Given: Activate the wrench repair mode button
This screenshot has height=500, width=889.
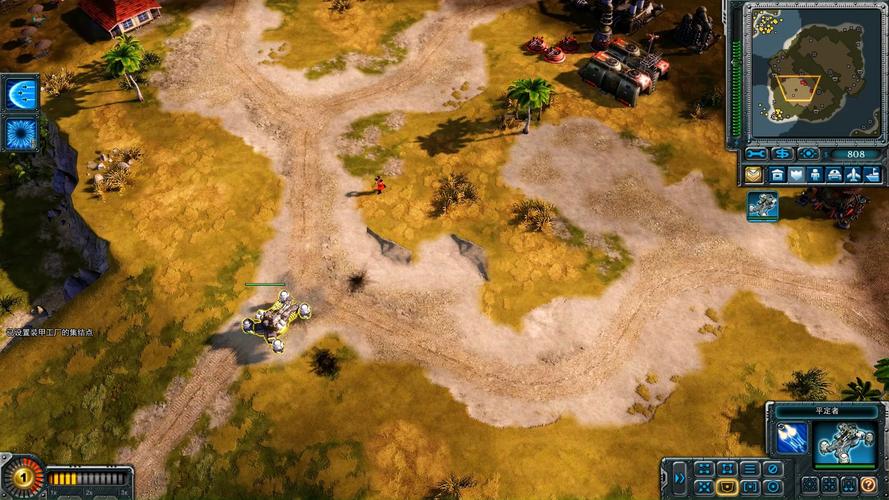Looking at the screenshot, I should (x=756, y=154).
